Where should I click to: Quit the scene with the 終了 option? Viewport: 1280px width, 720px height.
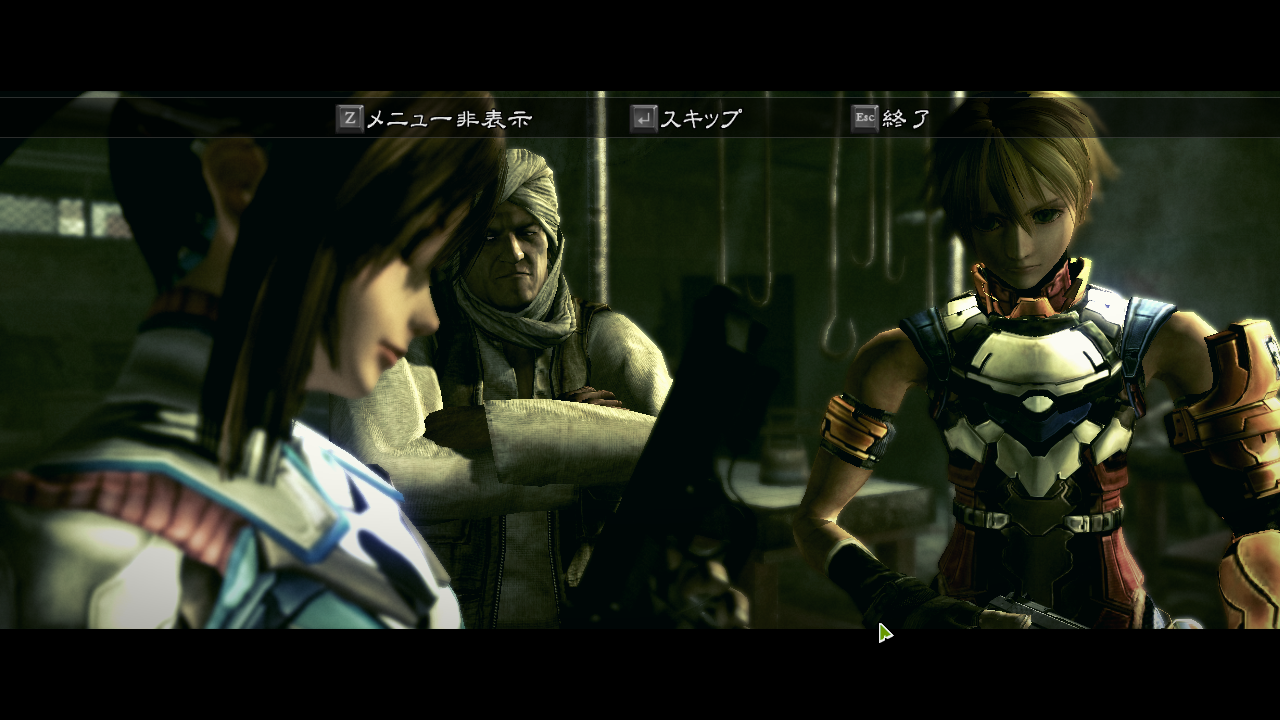point(907,117)
